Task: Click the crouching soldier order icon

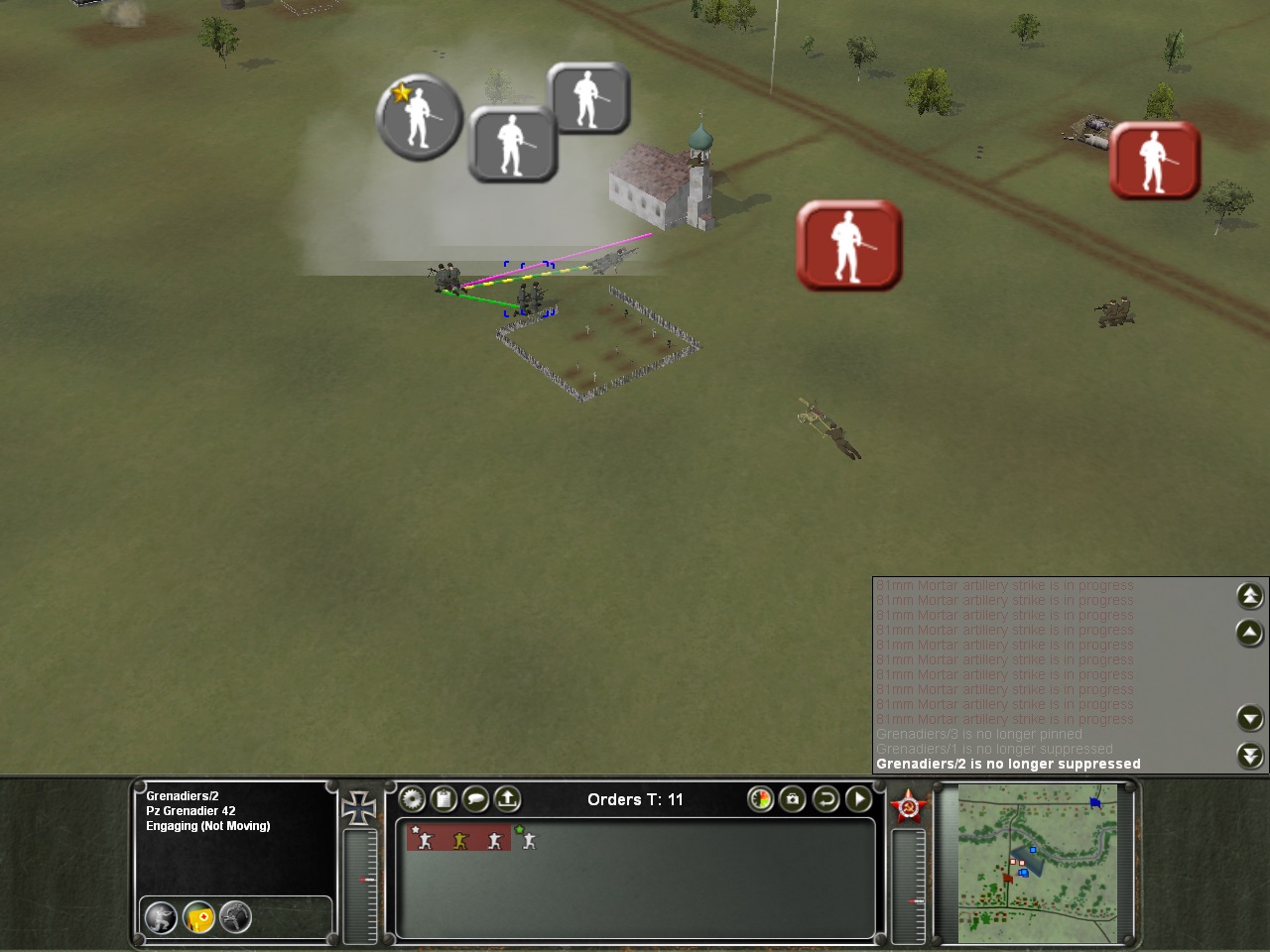Action: 235,917
